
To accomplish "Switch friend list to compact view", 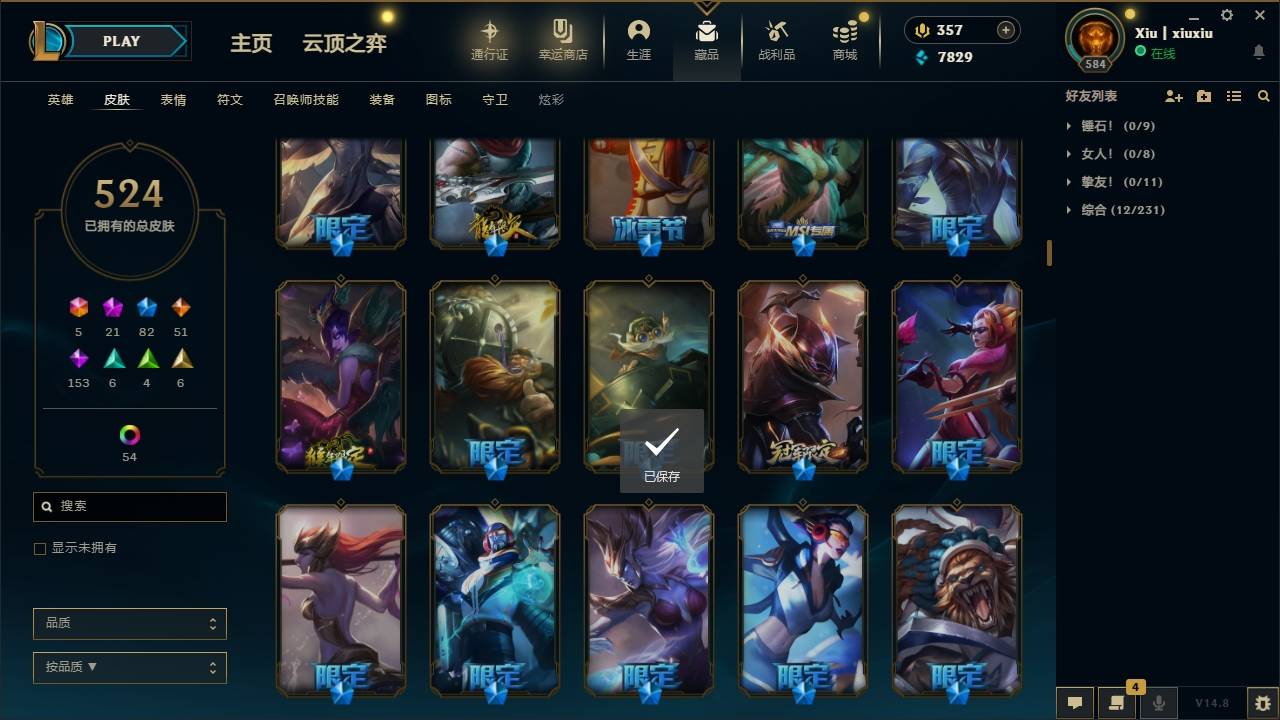I will tap(1233, 95).
